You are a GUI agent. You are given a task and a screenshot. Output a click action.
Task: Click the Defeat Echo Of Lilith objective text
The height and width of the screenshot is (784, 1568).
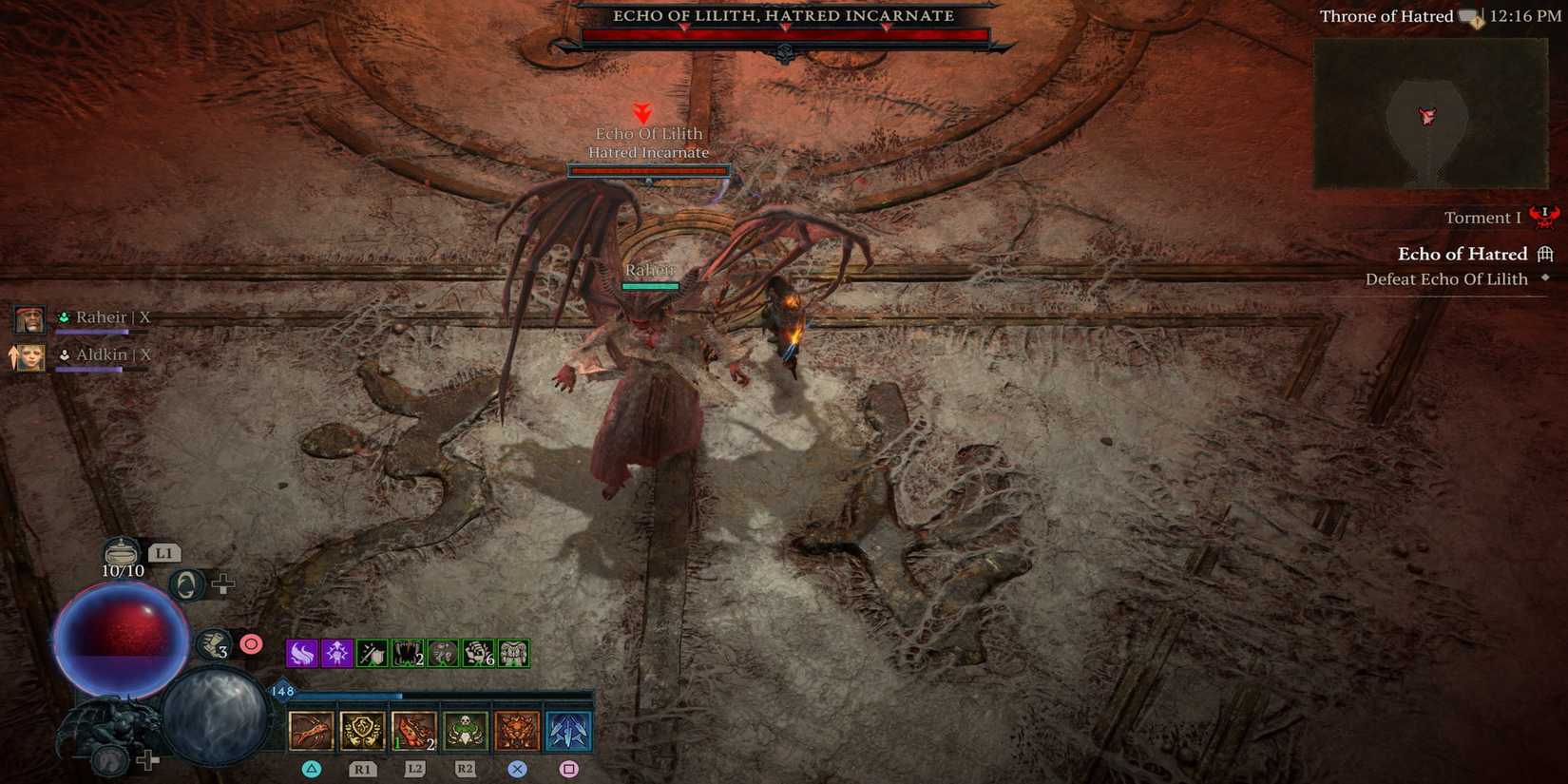point(1446,279)
